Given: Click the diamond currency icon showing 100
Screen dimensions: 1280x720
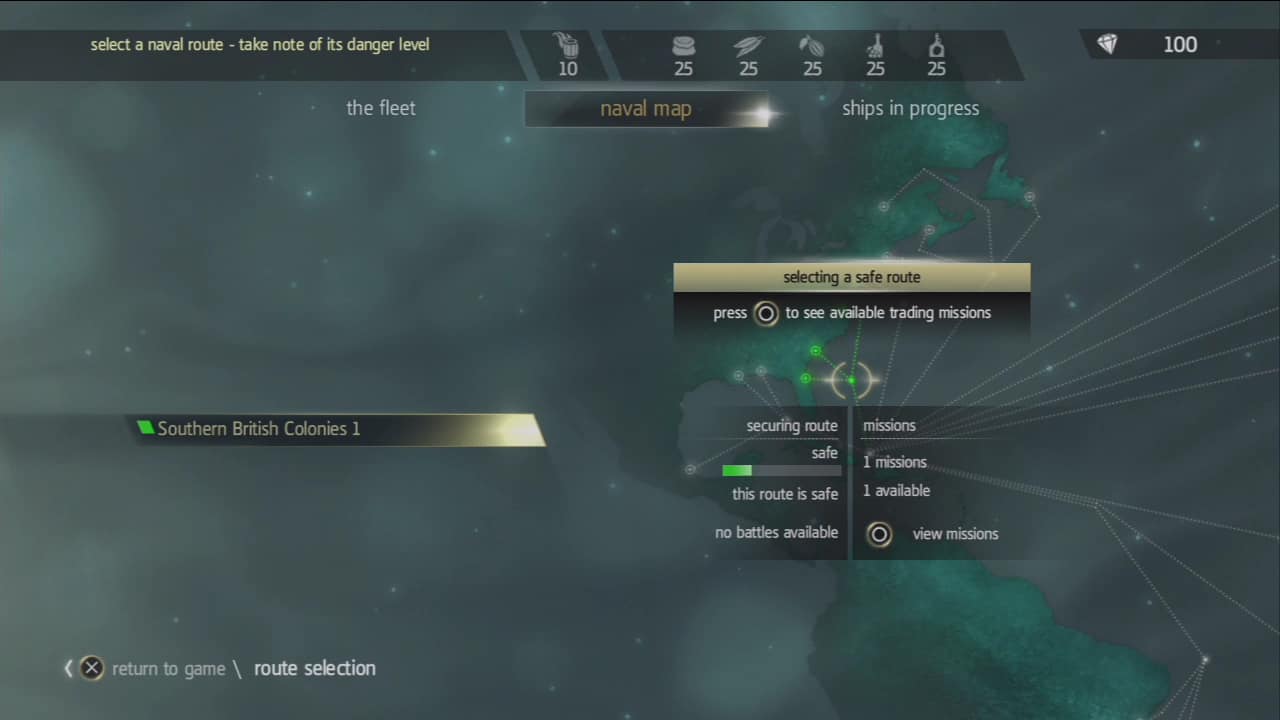Looking at the screenshot, I should [1107, 44].
